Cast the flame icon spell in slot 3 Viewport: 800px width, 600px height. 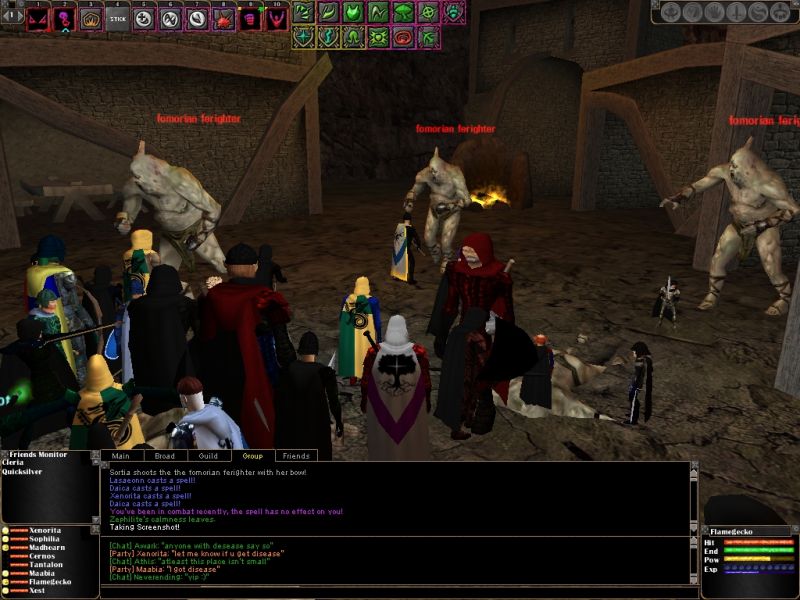91,18
